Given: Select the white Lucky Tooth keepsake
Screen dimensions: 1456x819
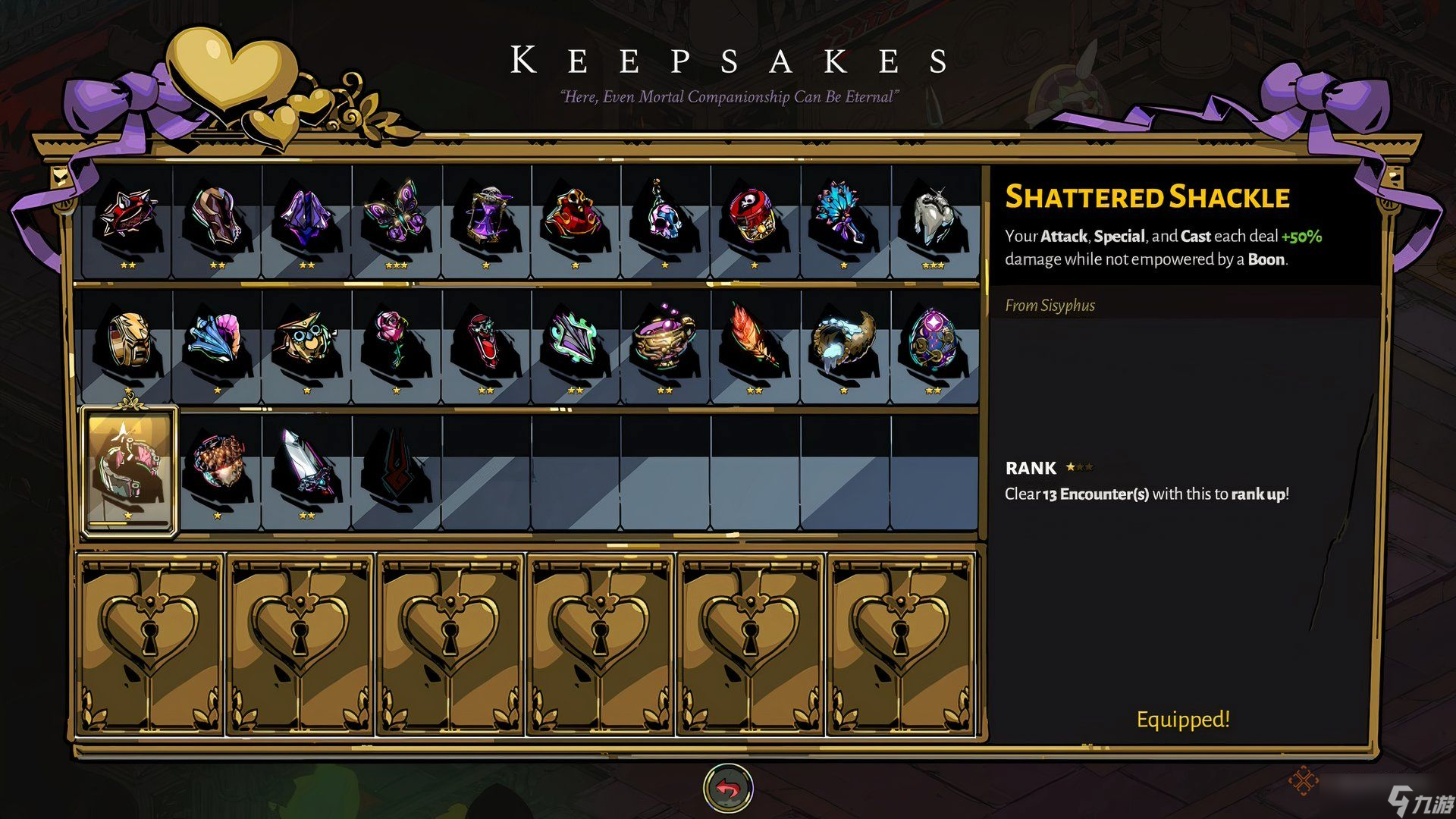Looking at the screenshot, I should point(934,216).
